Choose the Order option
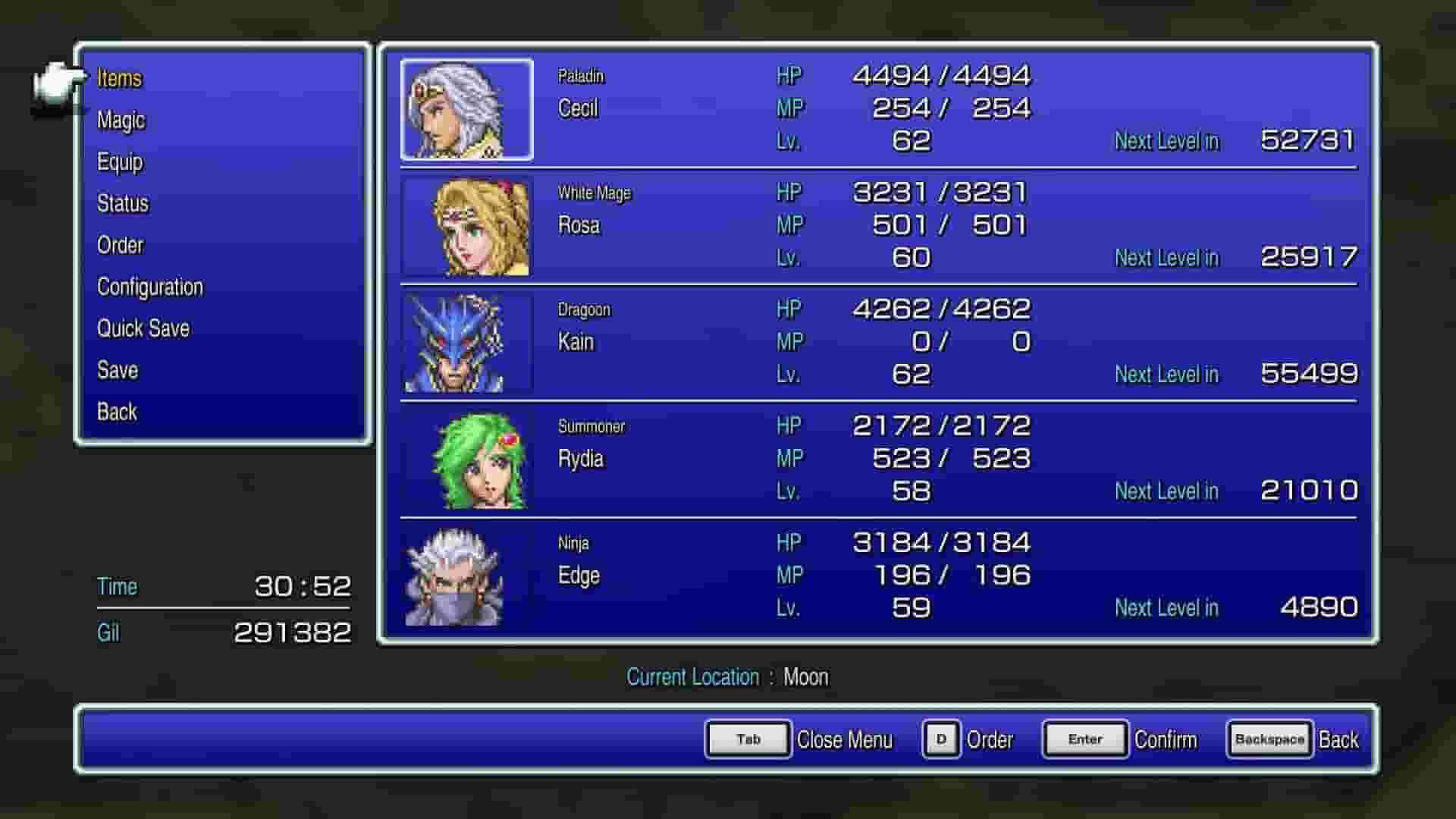The image size is (1456, 819). 120,245
